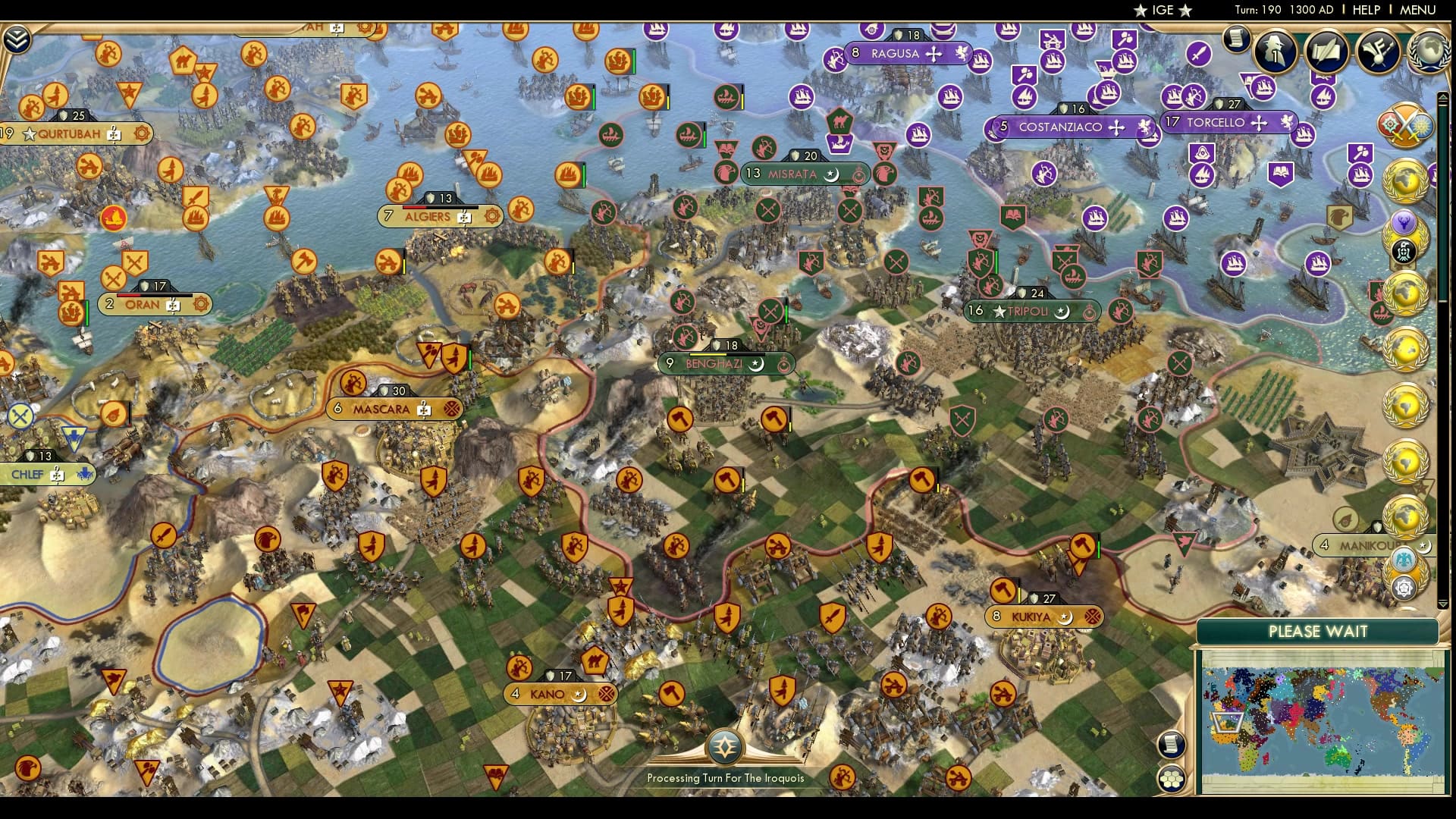Open a gold World Congress notification medallion

click(1405, 180)
